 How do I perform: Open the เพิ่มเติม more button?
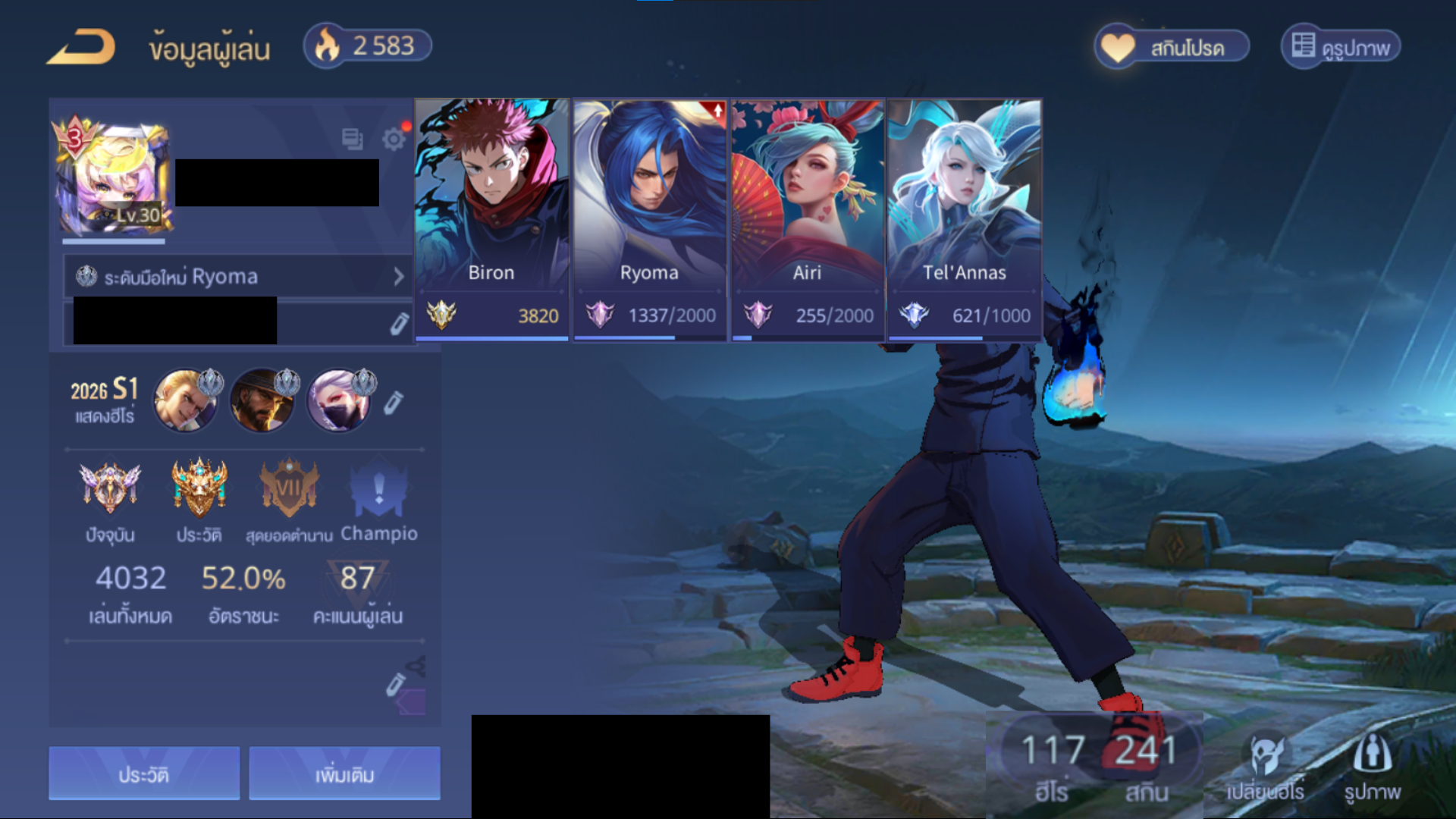pos(344,773)
